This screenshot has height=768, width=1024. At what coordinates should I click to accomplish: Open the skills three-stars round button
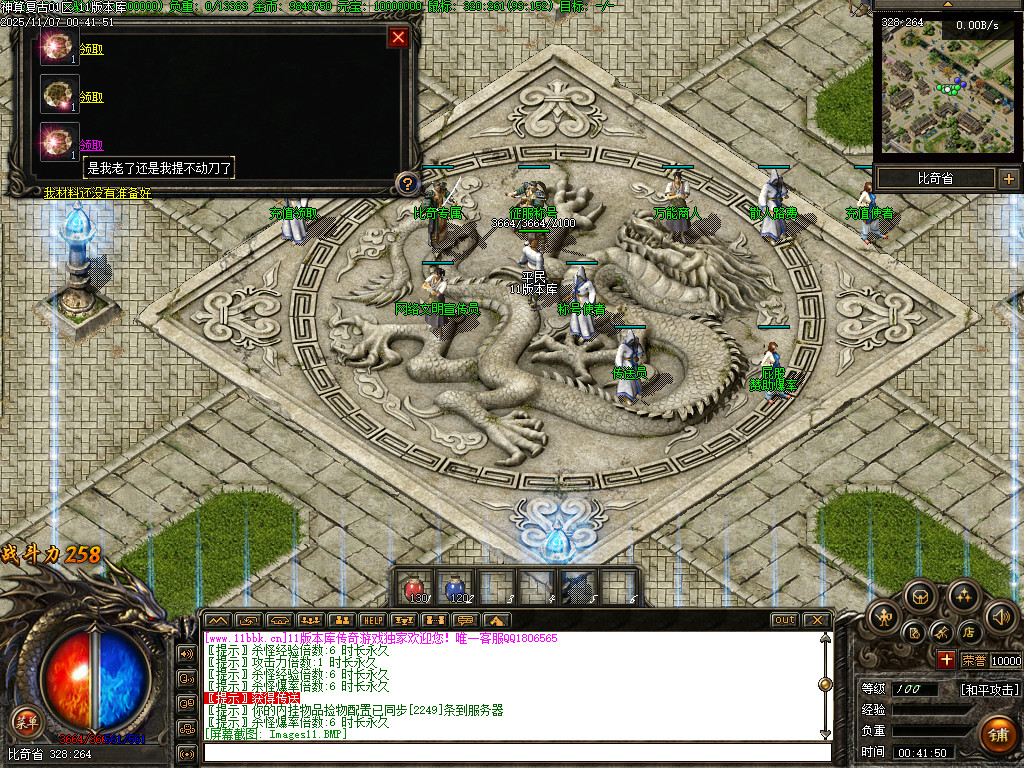point(964,597)
